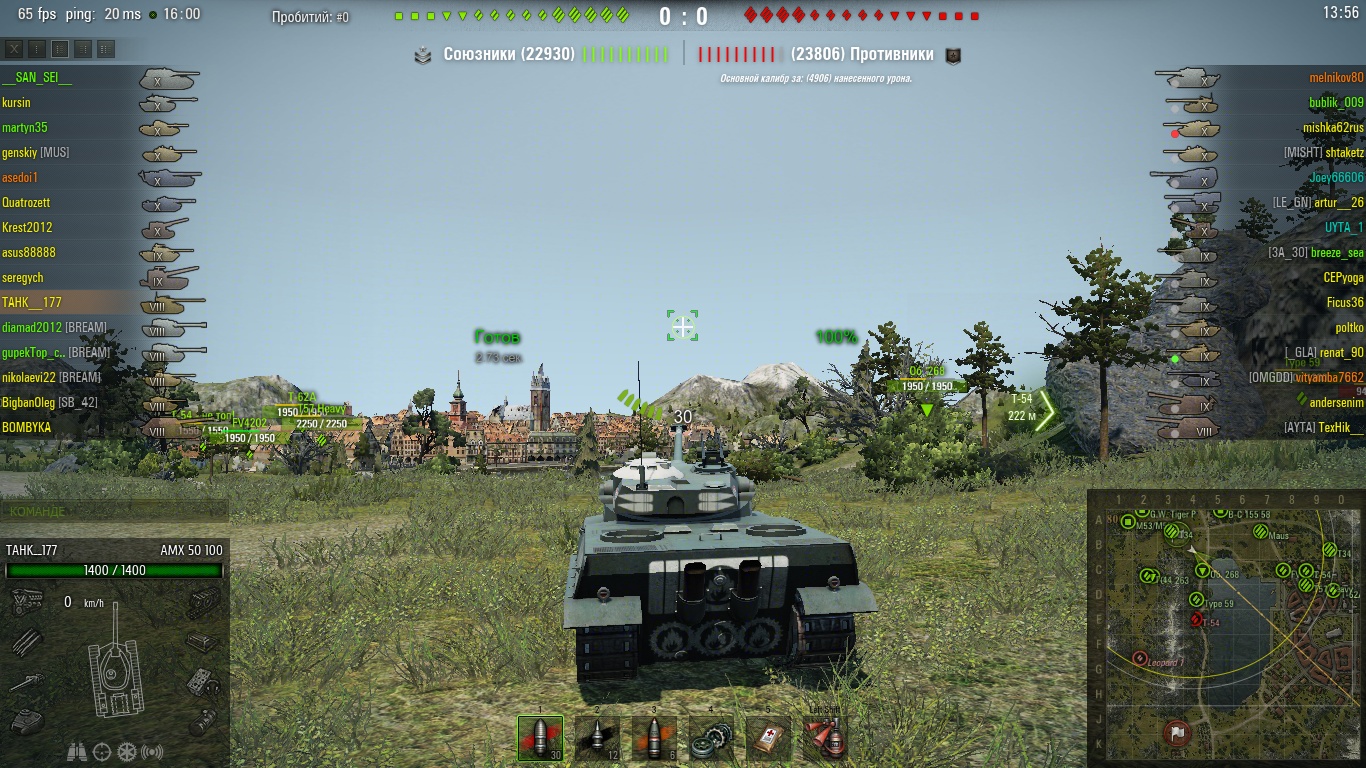Click the gun module status icon
This screenshot has height=768, width=1366.
point(25,684)
